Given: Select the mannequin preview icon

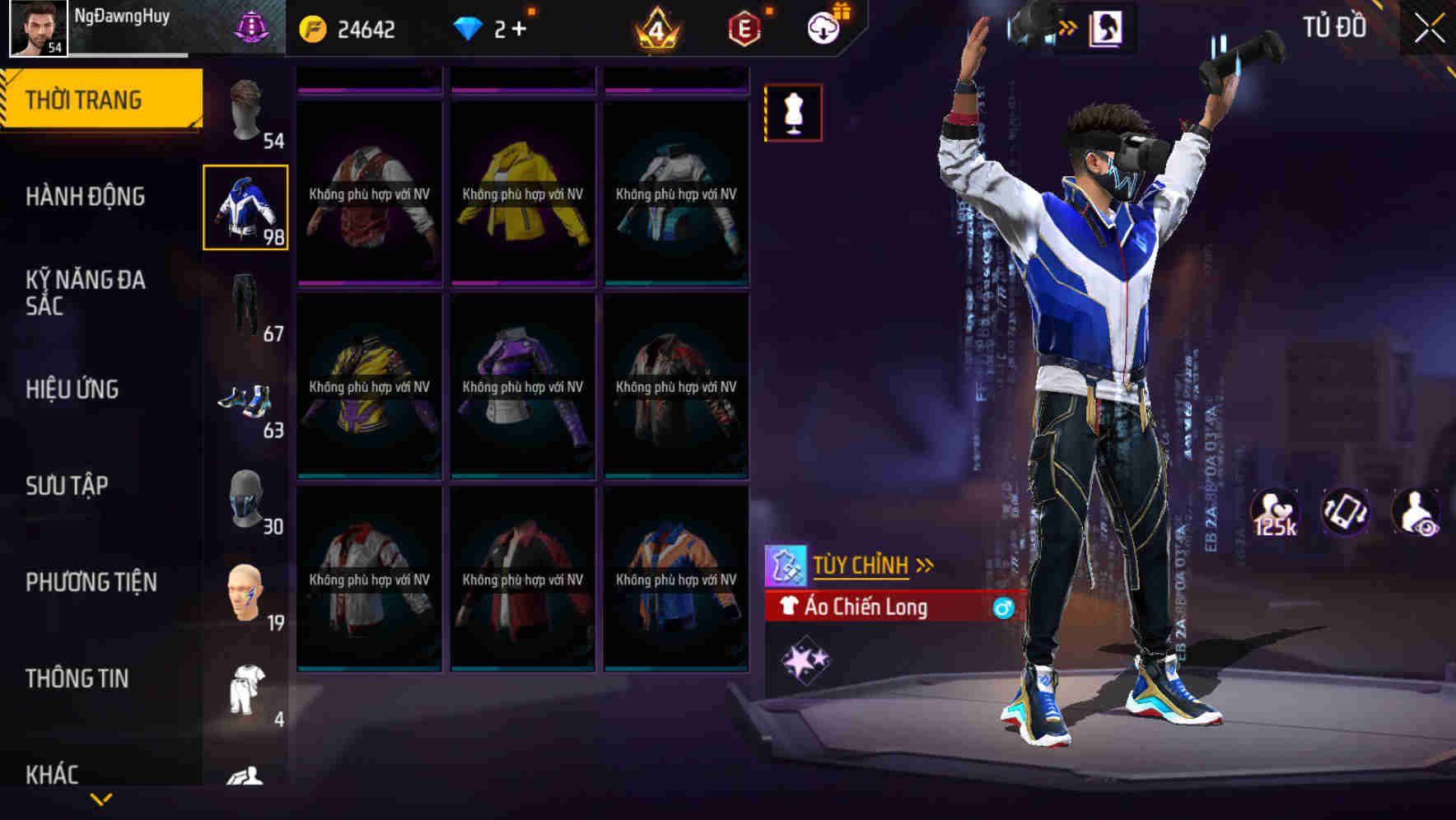Looking at the screenshot, I should (x=793, y=113).
